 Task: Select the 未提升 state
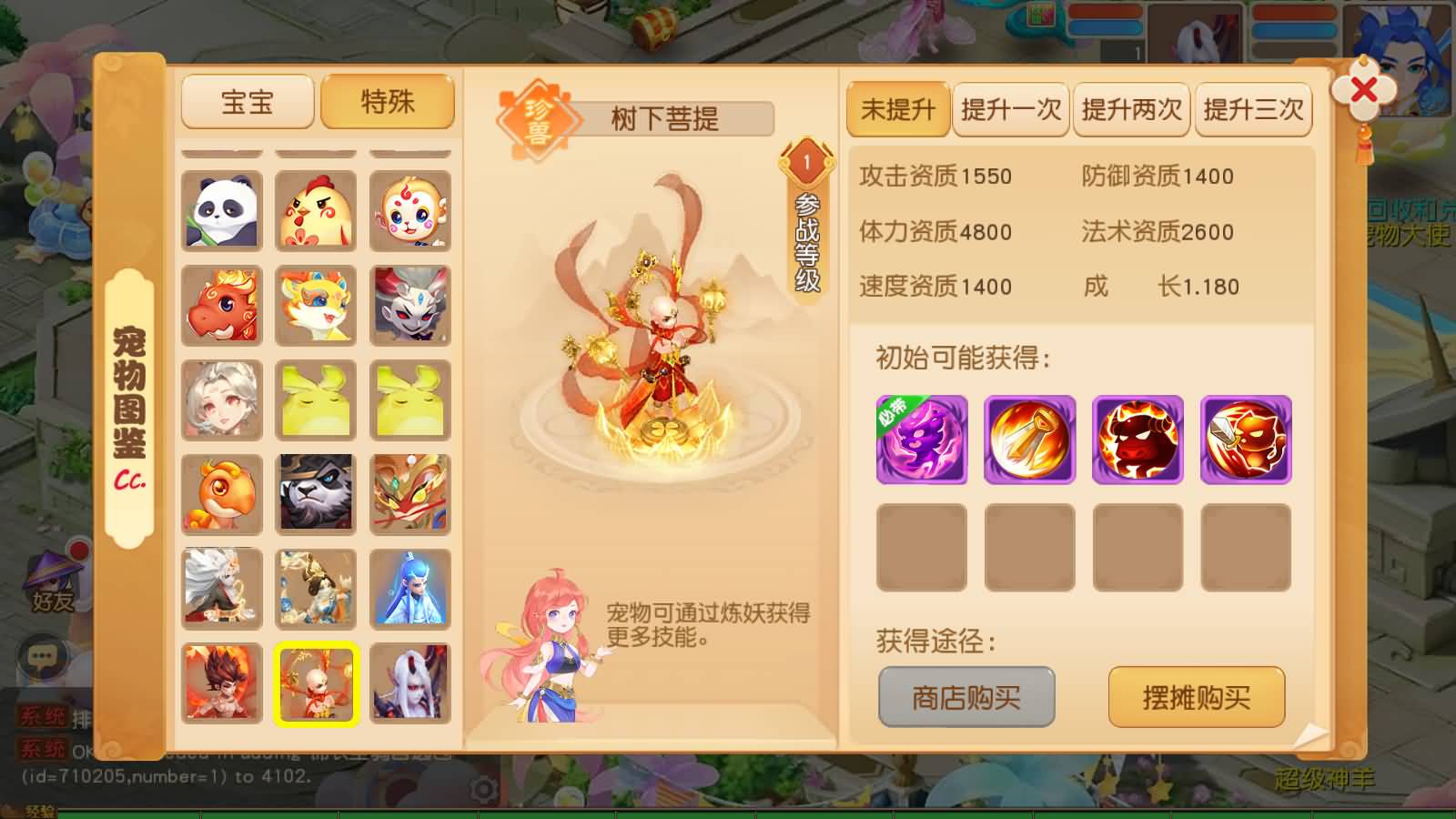(897, 109)
